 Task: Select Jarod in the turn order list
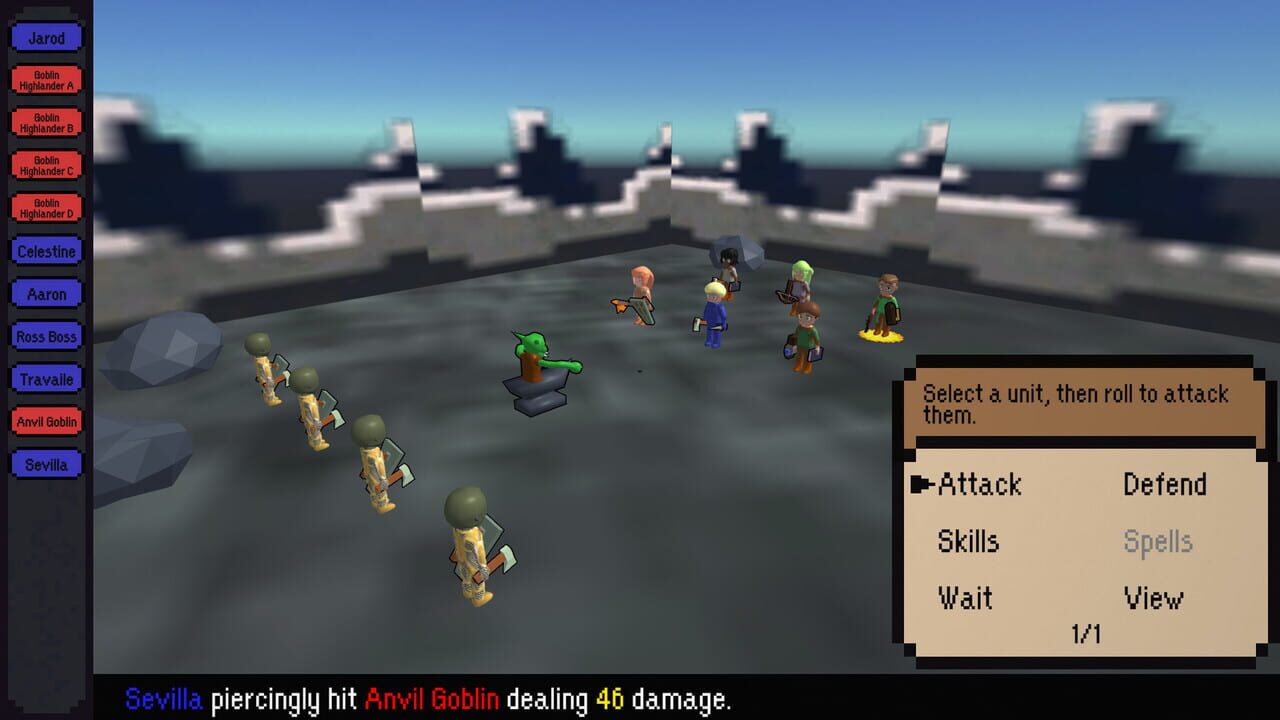pos(45,37)
